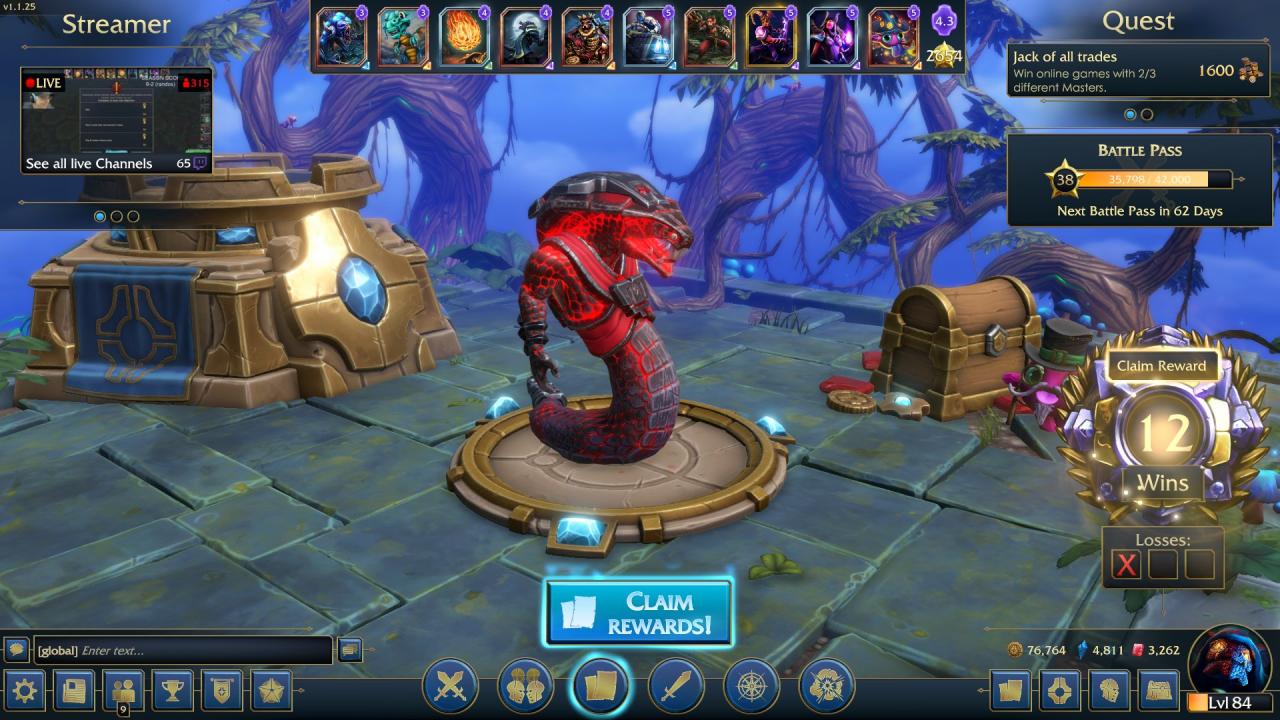Choose the two helmets team battle mode

[526, 686]
